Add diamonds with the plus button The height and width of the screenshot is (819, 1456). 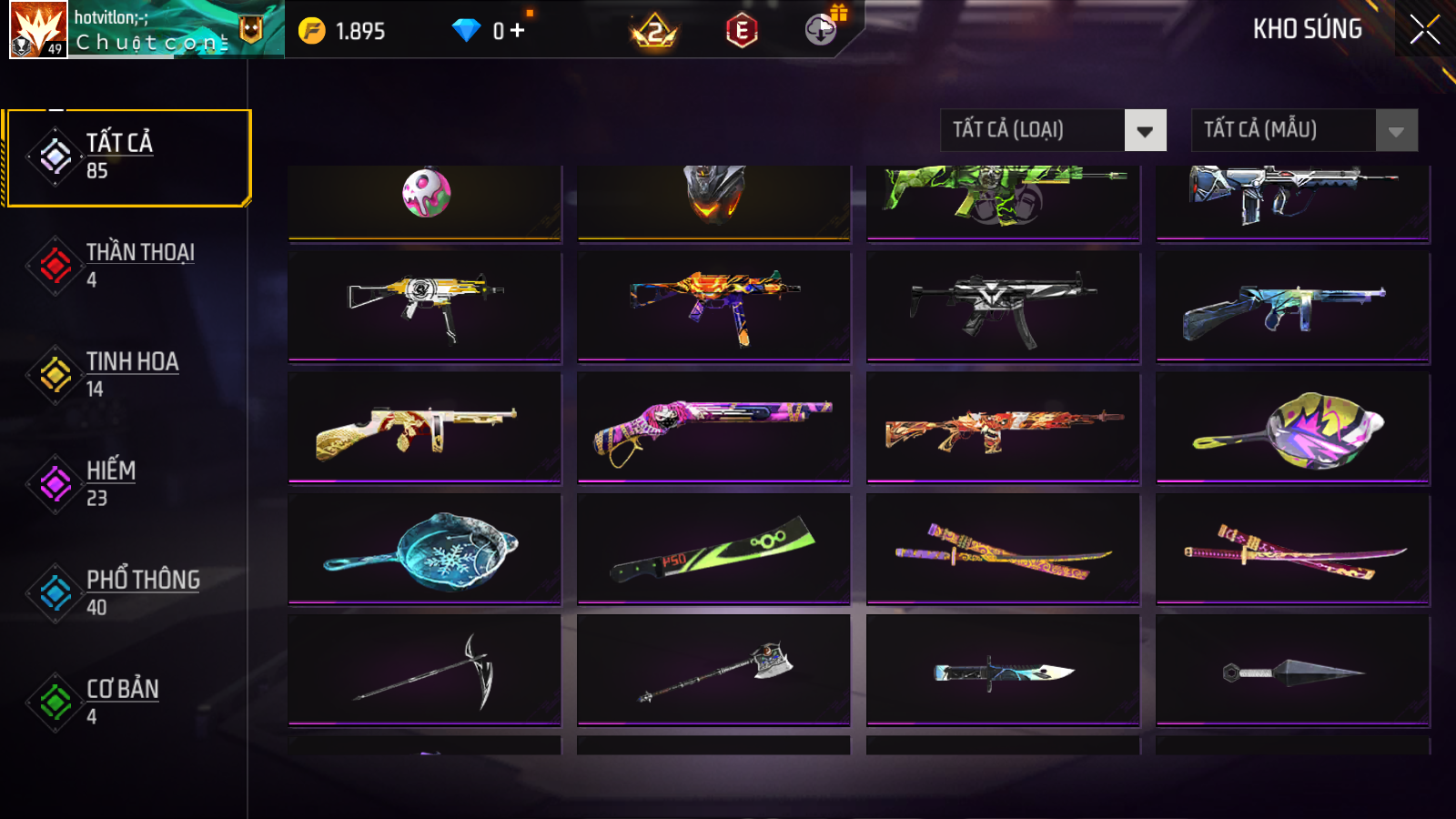pyautogui.click(x=517, y=31)
